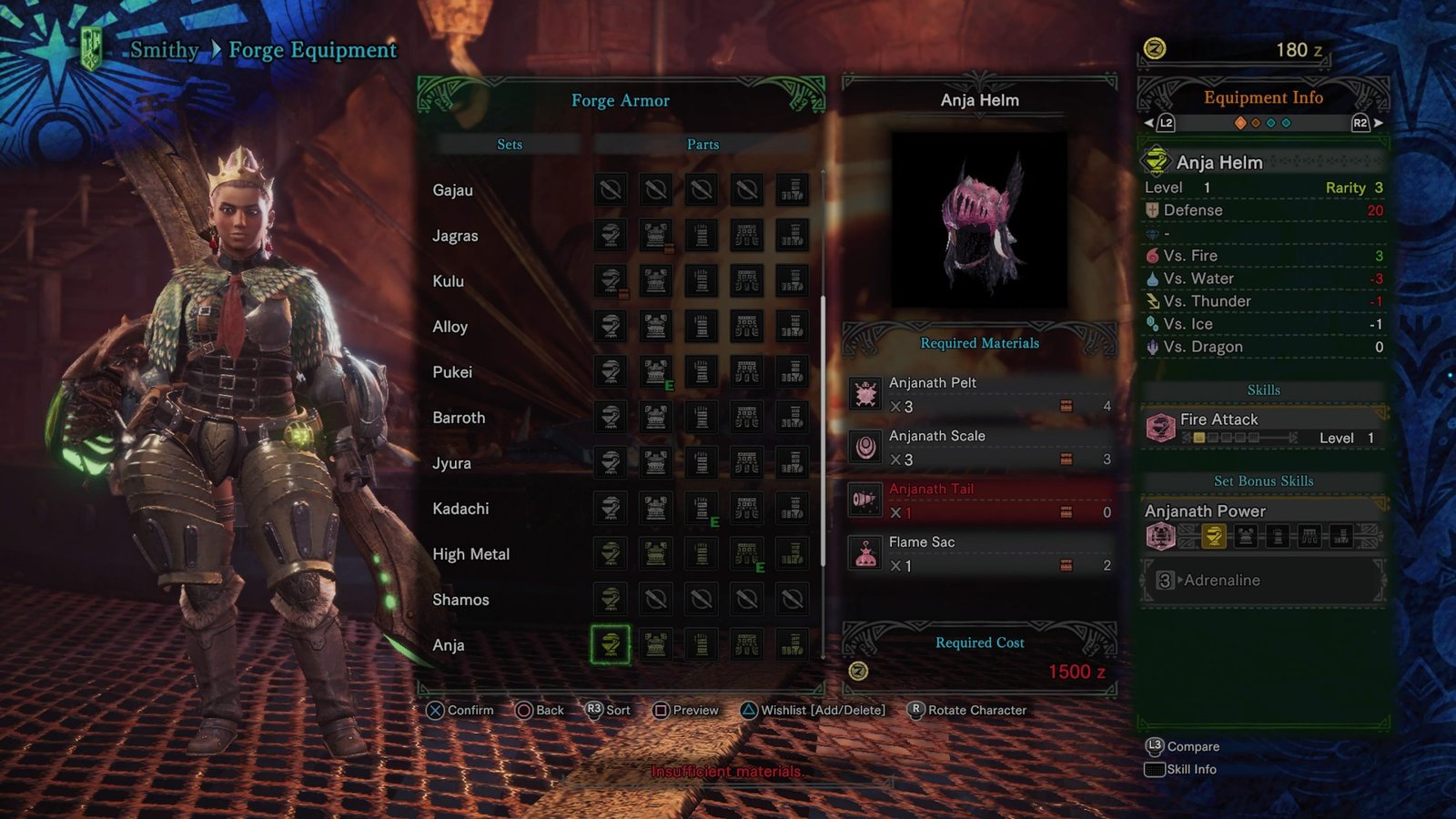Select the Gajau armor set row
Screen dimensions: 1456x819
pos(453,190)
